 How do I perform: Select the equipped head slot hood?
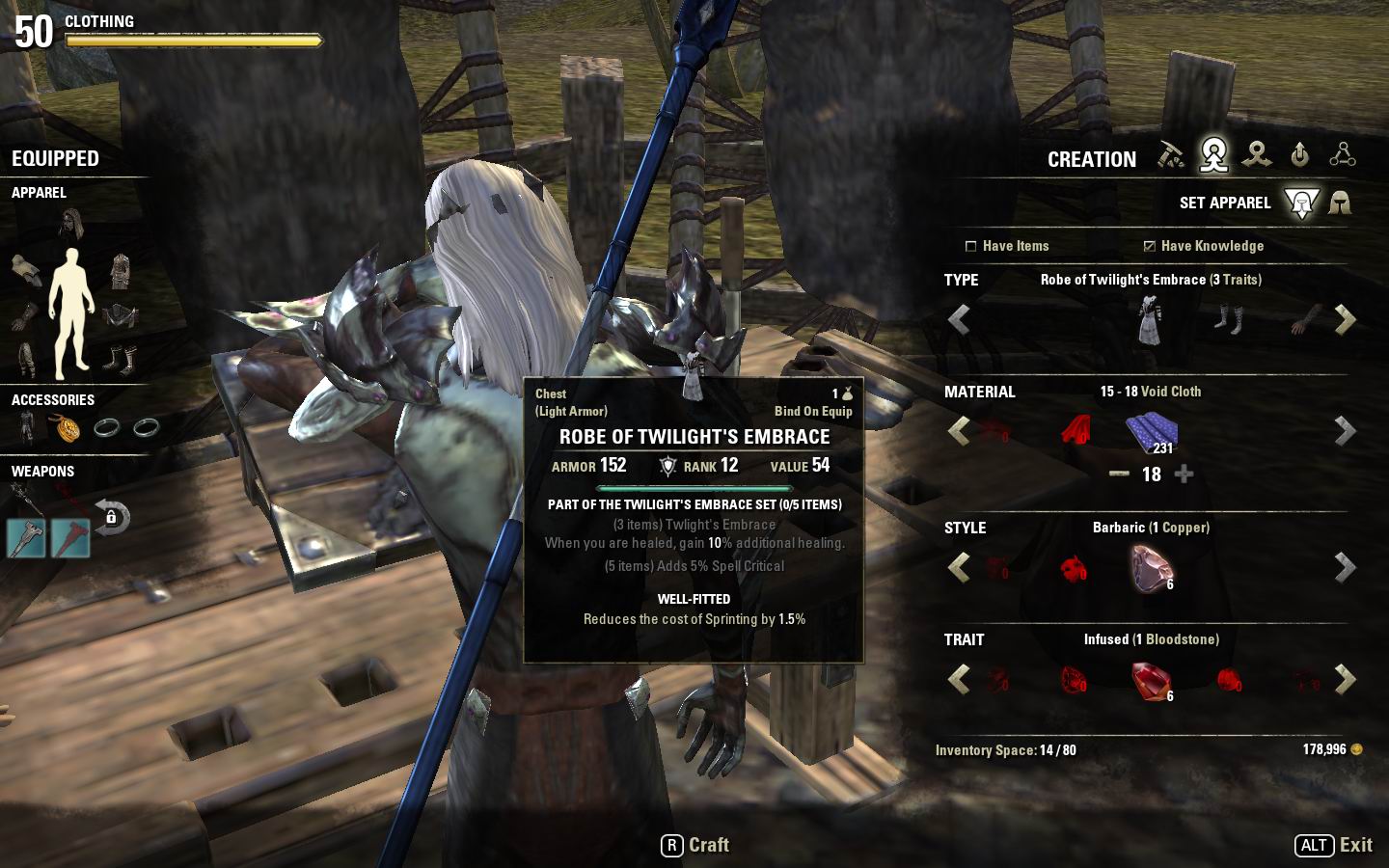[71, 225]
